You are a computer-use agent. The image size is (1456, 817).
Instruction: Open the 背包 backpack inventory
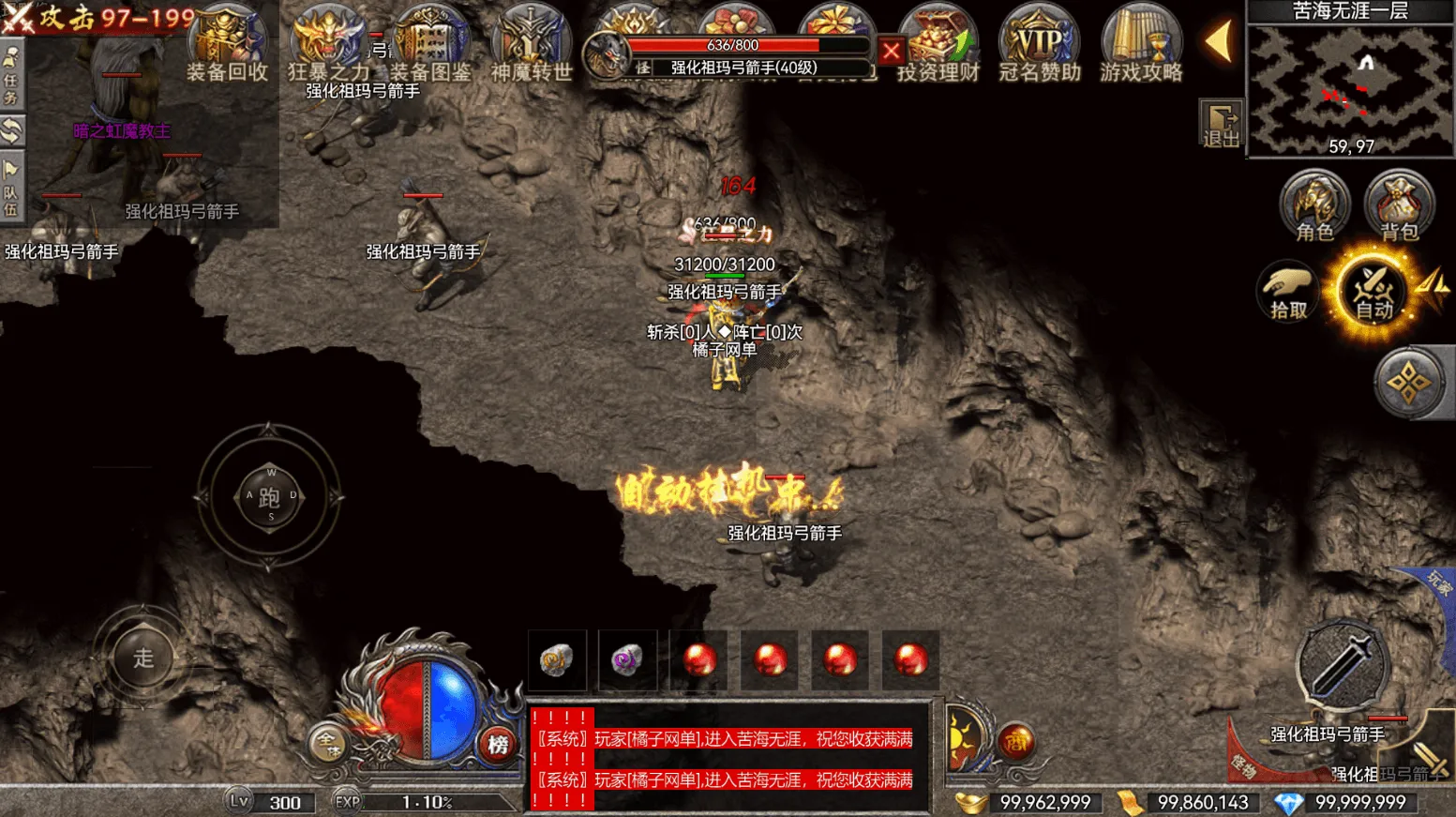[x=1399, y=206]
